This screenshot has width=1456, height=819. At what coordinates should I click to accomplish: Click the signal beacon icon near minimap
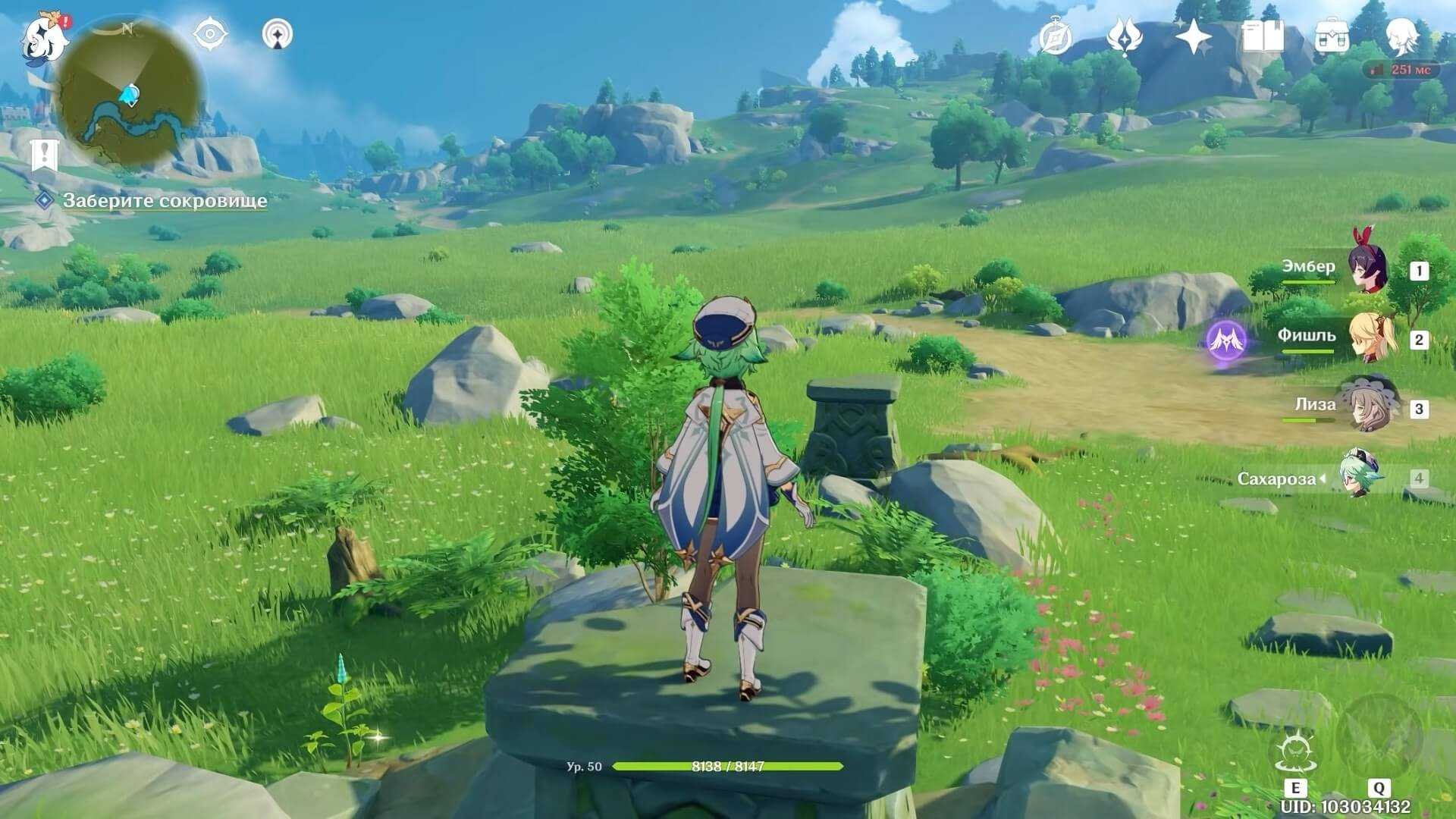tap(278, 35)
